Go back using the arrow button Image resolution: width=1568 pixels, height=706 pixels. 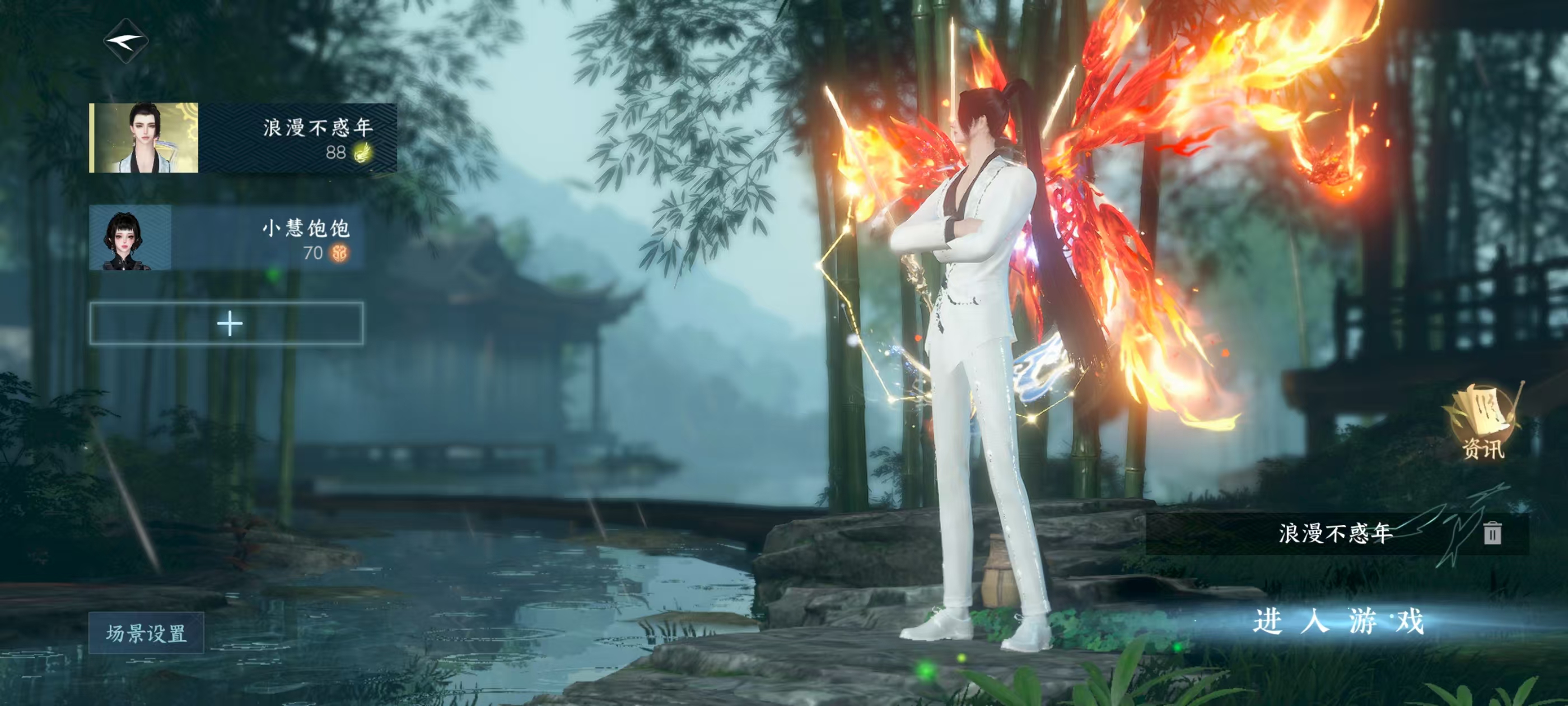click(126, 41)
